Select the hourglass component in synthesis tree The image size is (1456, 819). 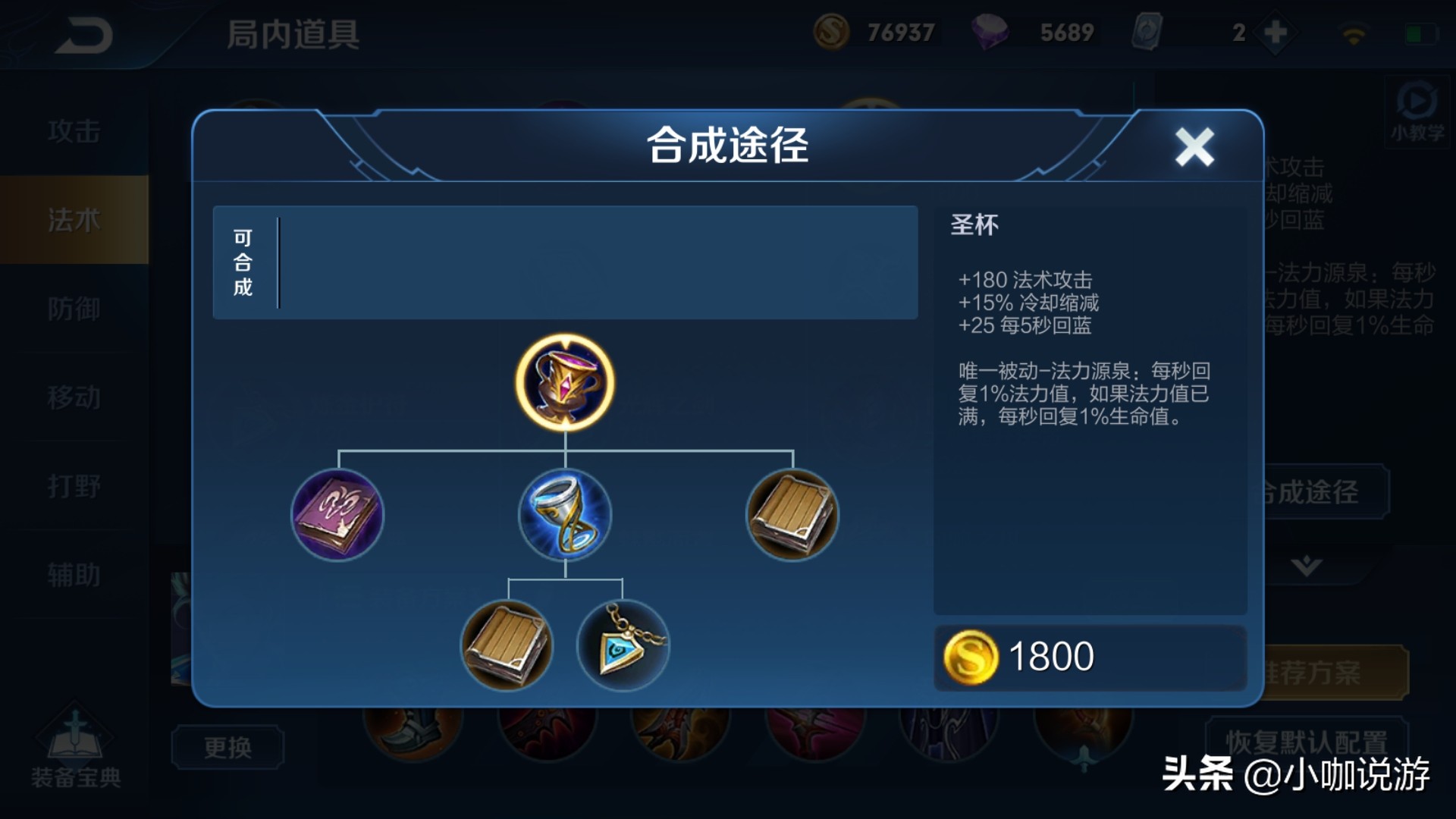click(x=564, y=516)
